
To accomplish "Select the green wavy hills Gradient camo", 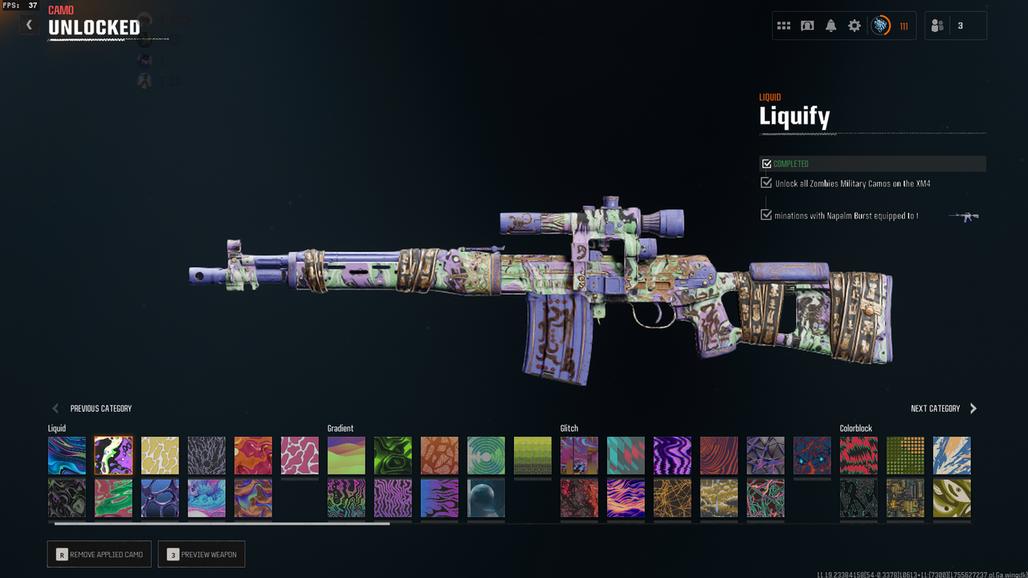I will click(346, 455).
